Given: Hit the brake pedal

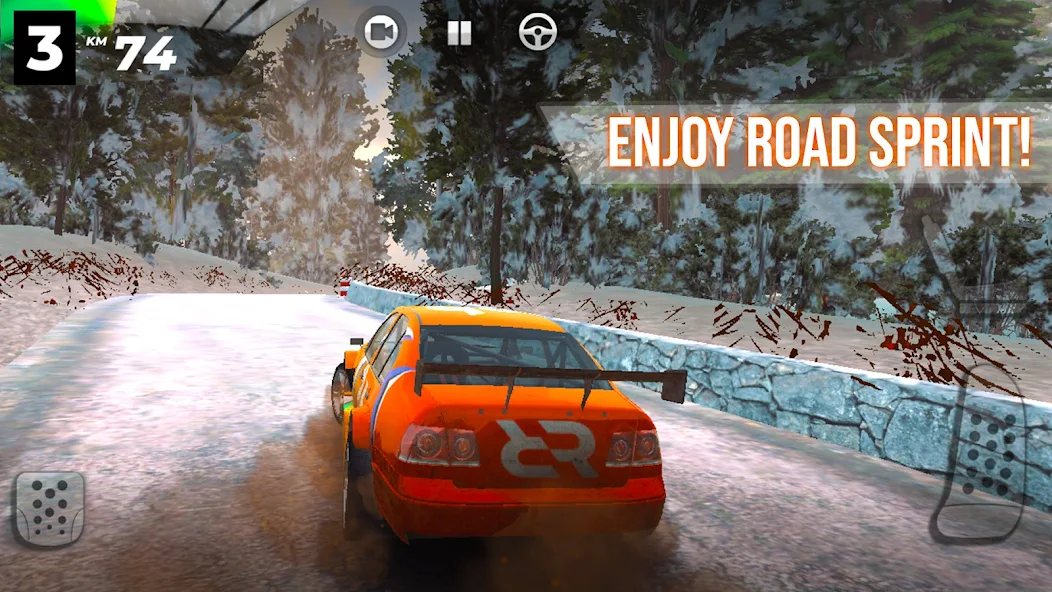Looking at the screenshot, I should tap(48, 508).
